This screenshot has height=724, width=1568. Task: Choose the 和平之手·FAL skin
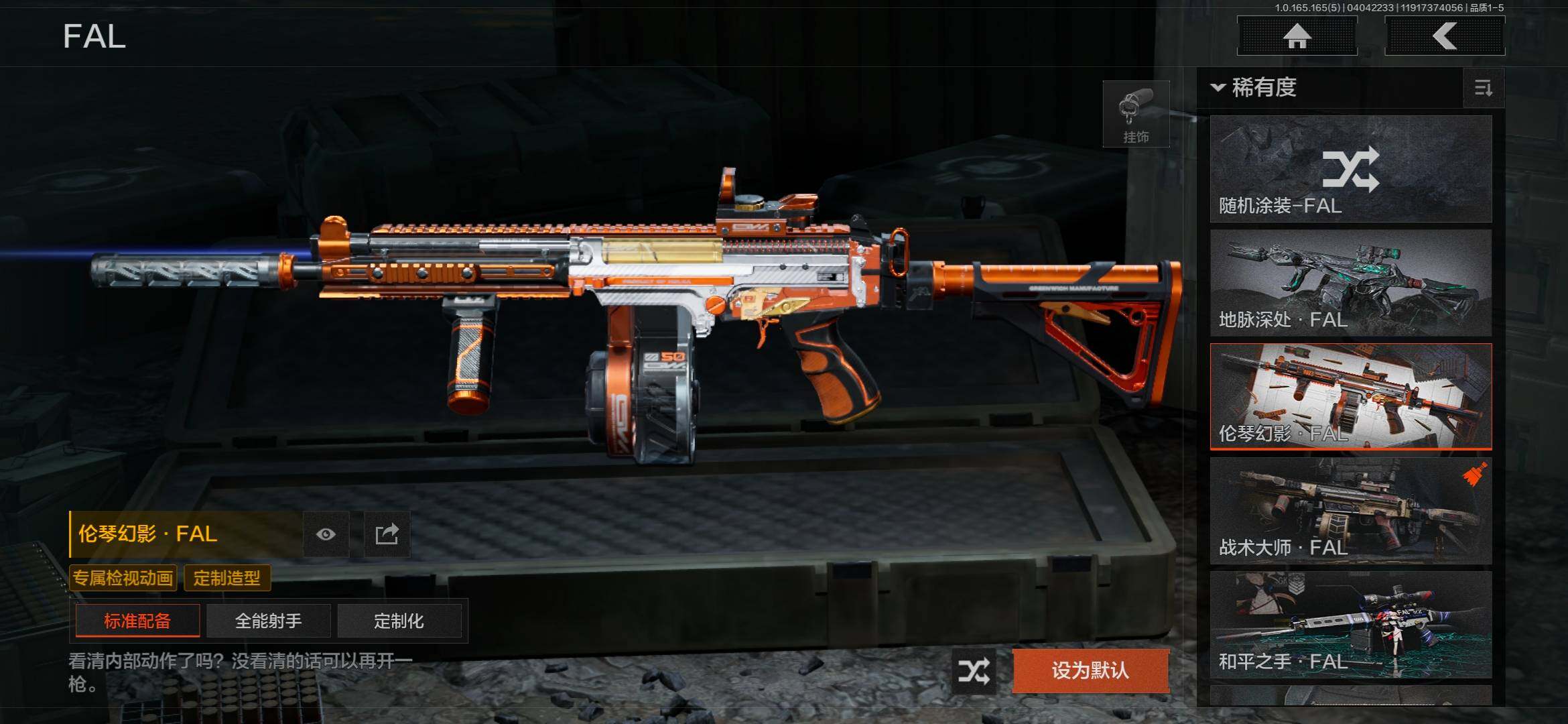coord(1350,625)
